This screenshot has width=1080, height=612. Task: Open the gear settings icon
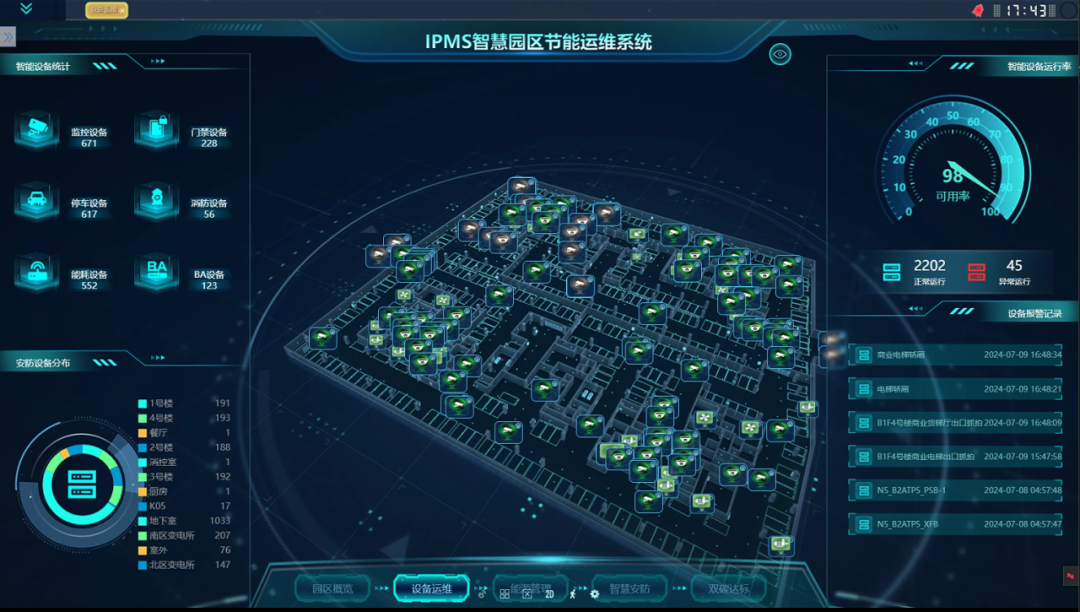595,594
